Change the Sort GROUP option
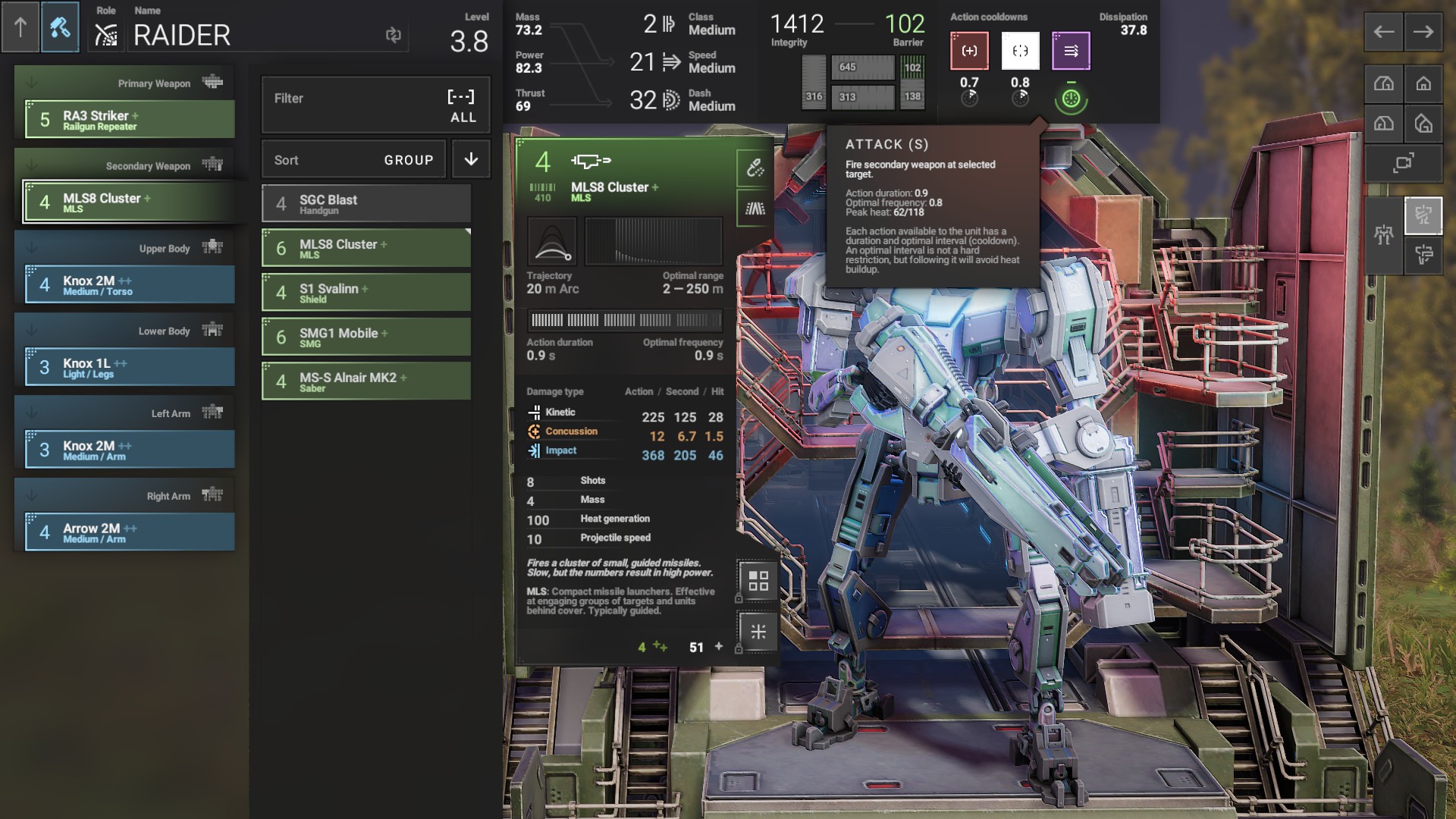The image size is (1456, 819). point(353,160)
